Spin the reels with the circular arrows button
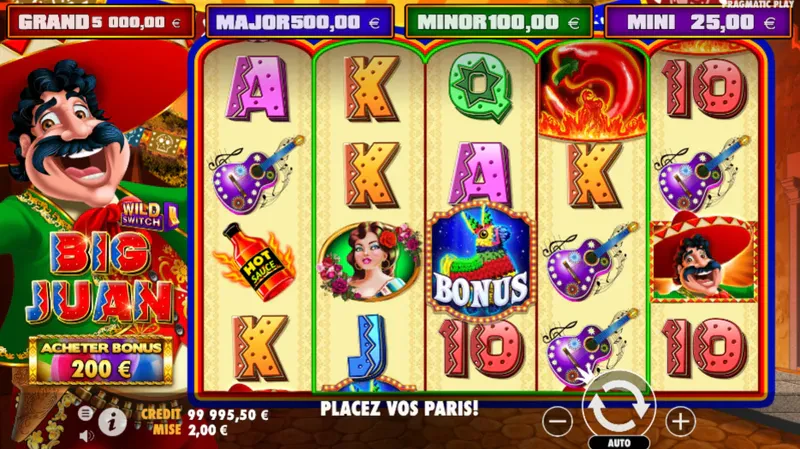Viewport: 800px width, 449px height. [x=617, y=406]
